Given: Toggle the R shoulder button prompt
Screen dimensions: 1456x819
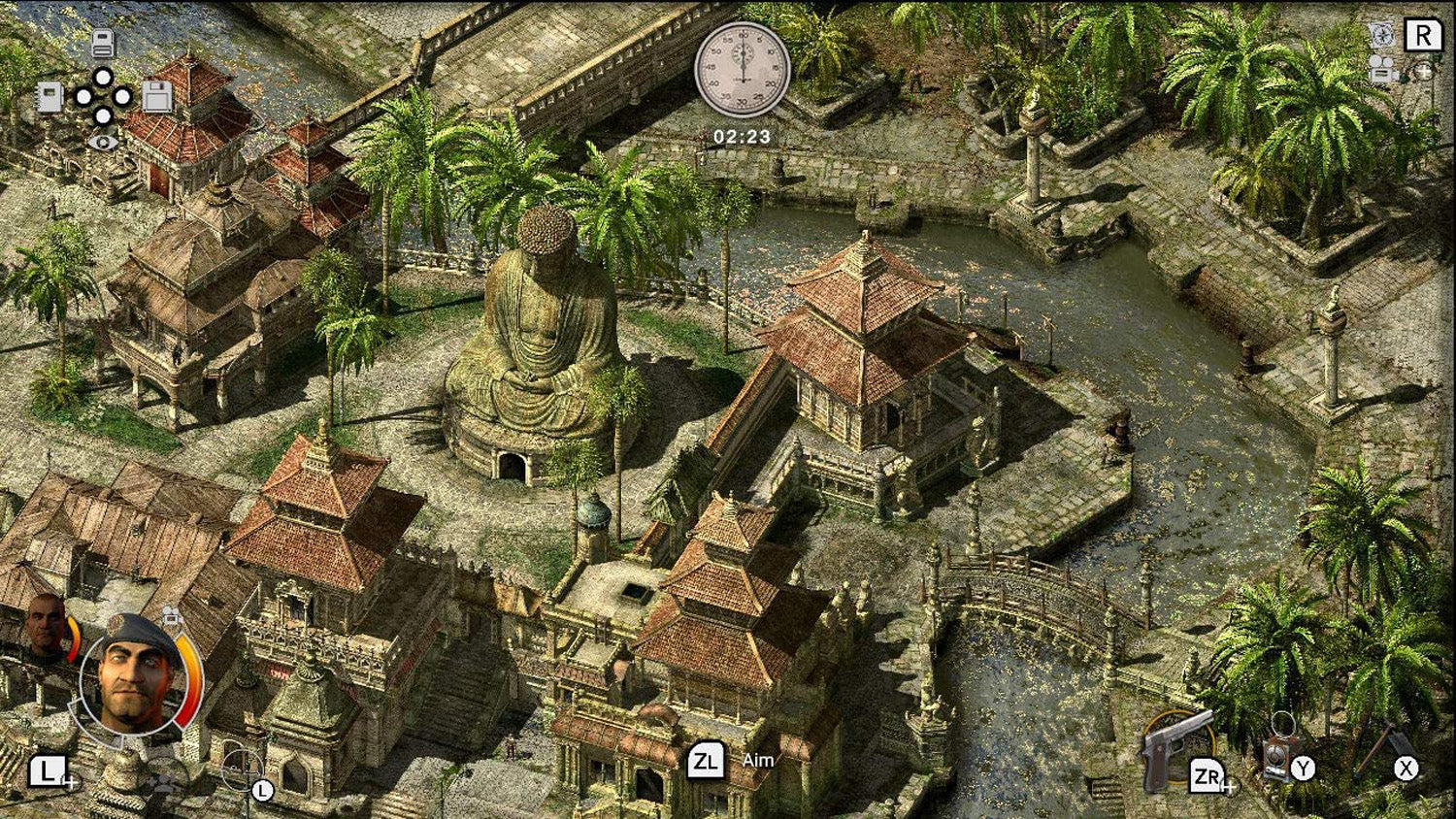Looking at the screenshot, I should pos(1425,35).
